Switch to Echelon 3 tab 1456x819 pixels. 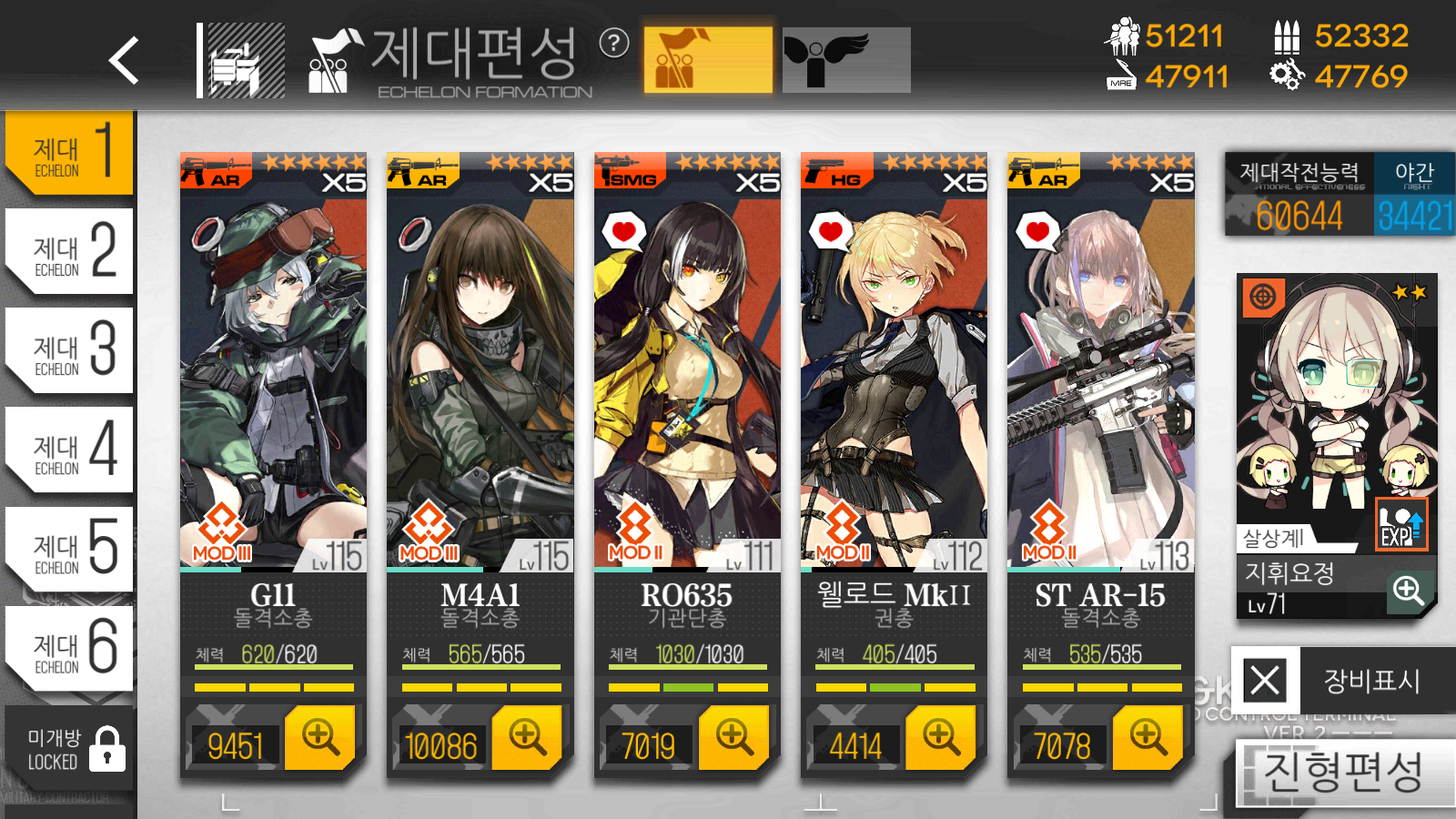tap(71, 350)
